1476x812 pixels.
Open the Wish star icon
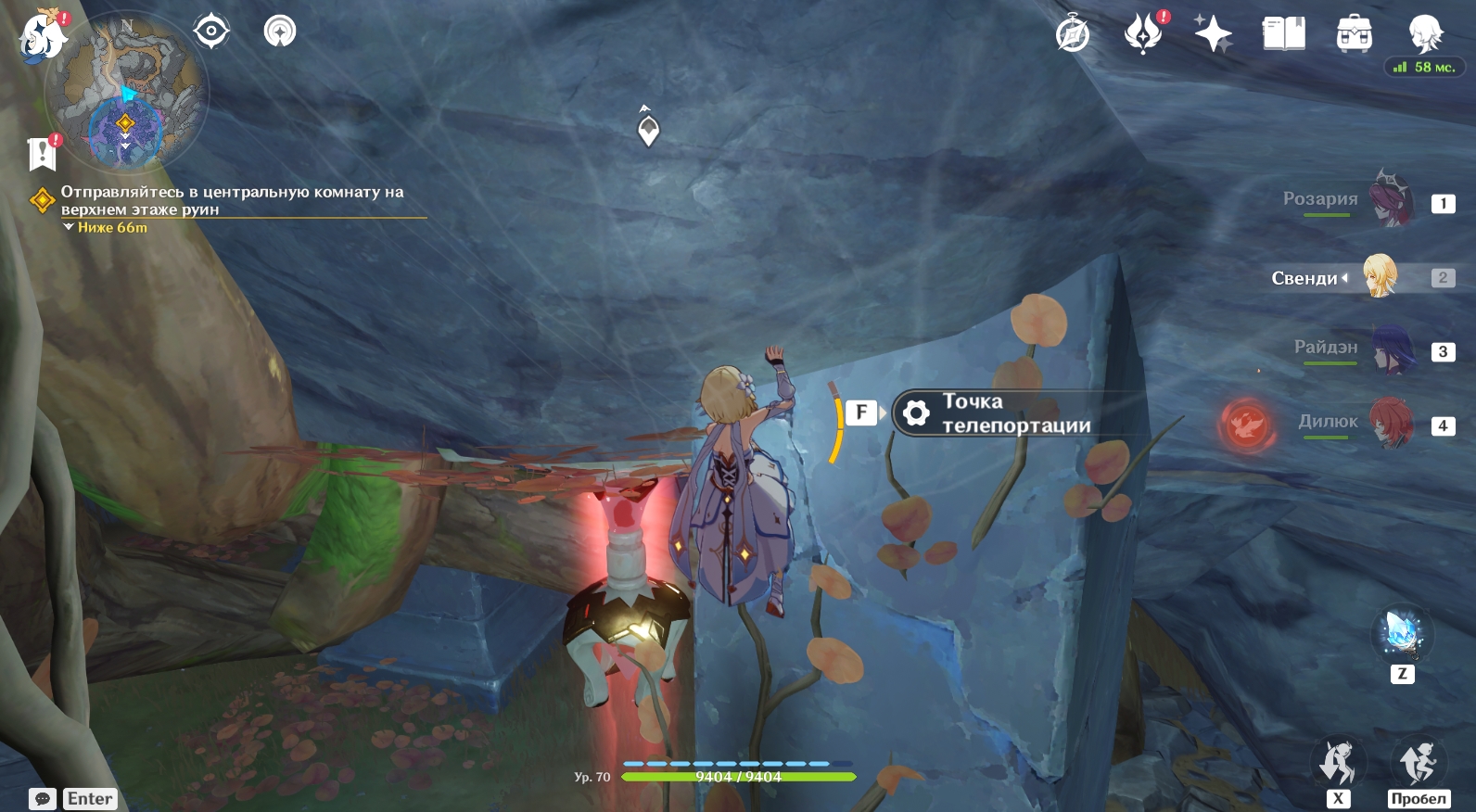1213,35
